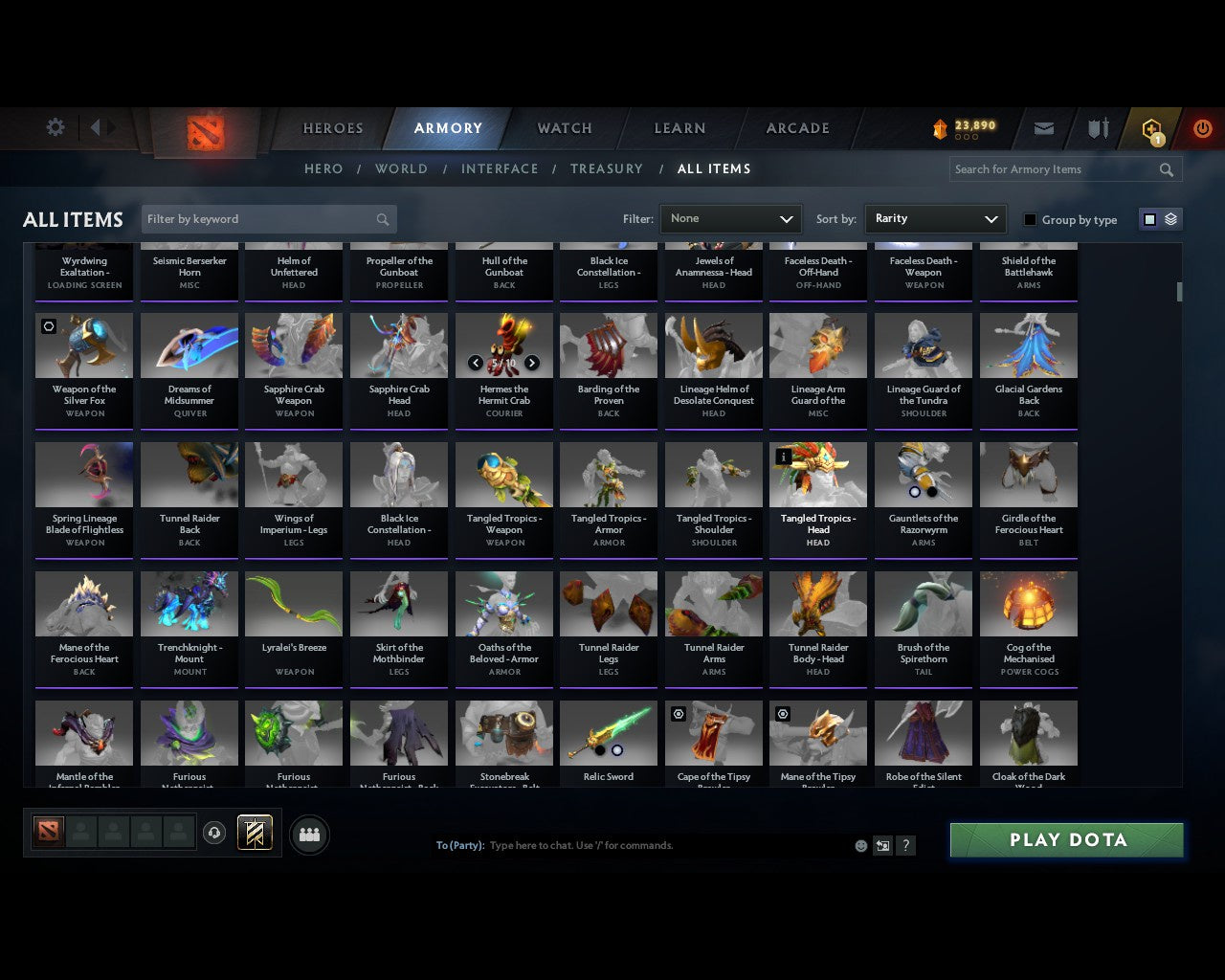Screen dimensions: 1225x980
Task: Click the PLAY DOTA button
Action: click(x=1066, y=839)
